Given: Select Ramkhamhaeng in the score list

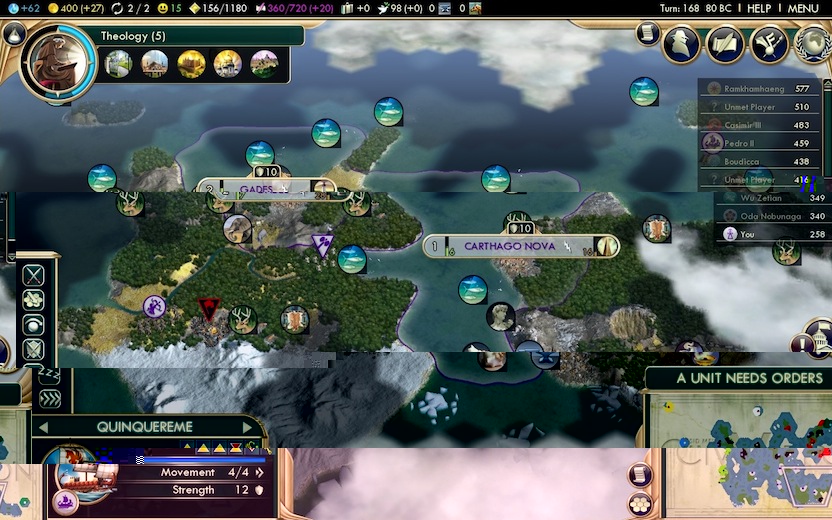Looking at the screenshot, I should 762,88.
